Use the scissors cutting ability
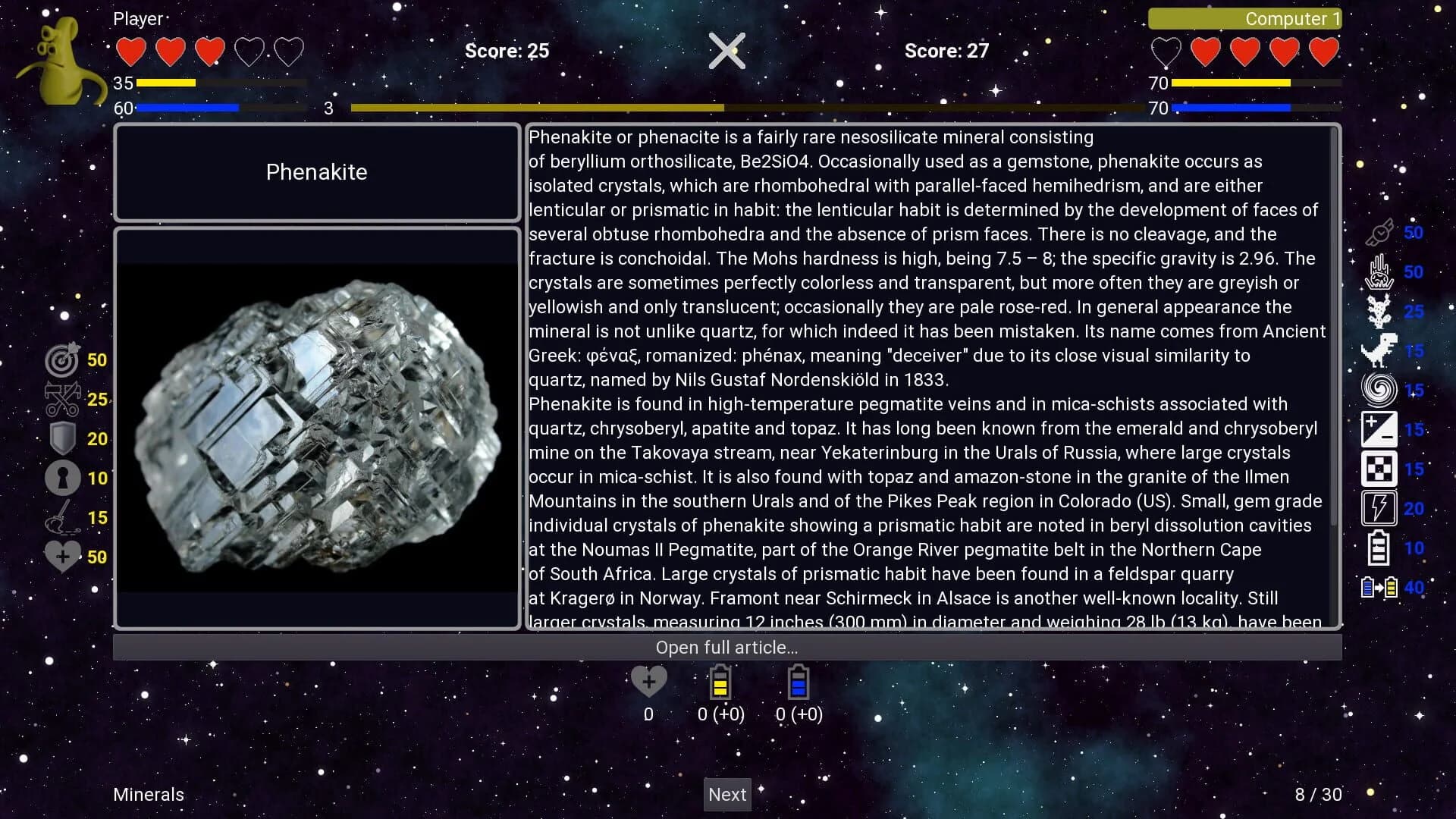The image size is (1456, 819). click(62, 399)
